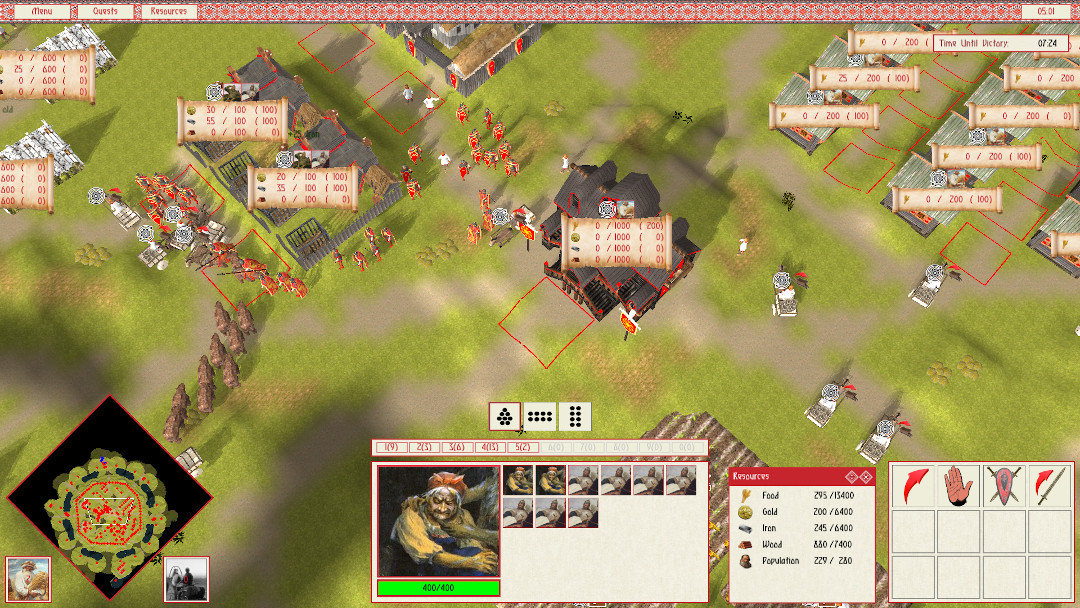The height and width of the screenshot is (608, 1080).
Task: Select the idle peasant portrait with wheat
Action: tap(28, 578)
